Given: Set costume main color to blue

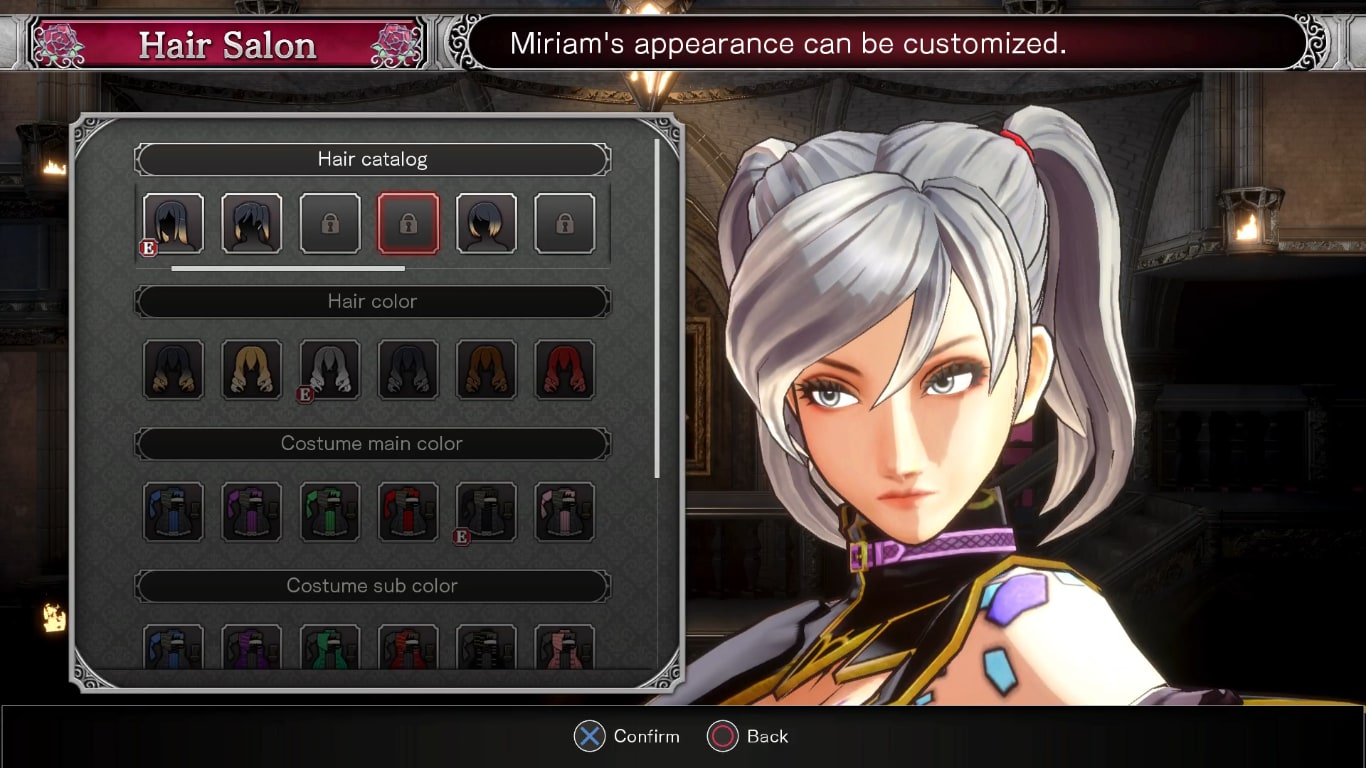Looking at the screenshot, I should click(174, 512).
